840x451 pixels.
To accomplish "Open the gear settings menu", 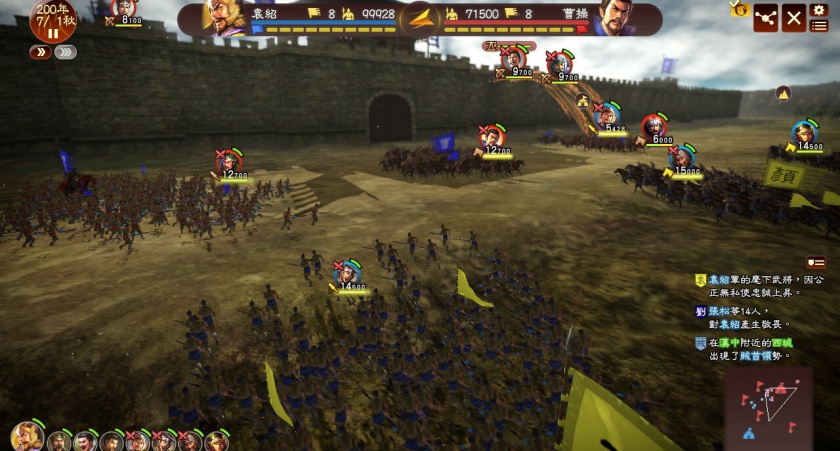I will [x=820, y=9].
